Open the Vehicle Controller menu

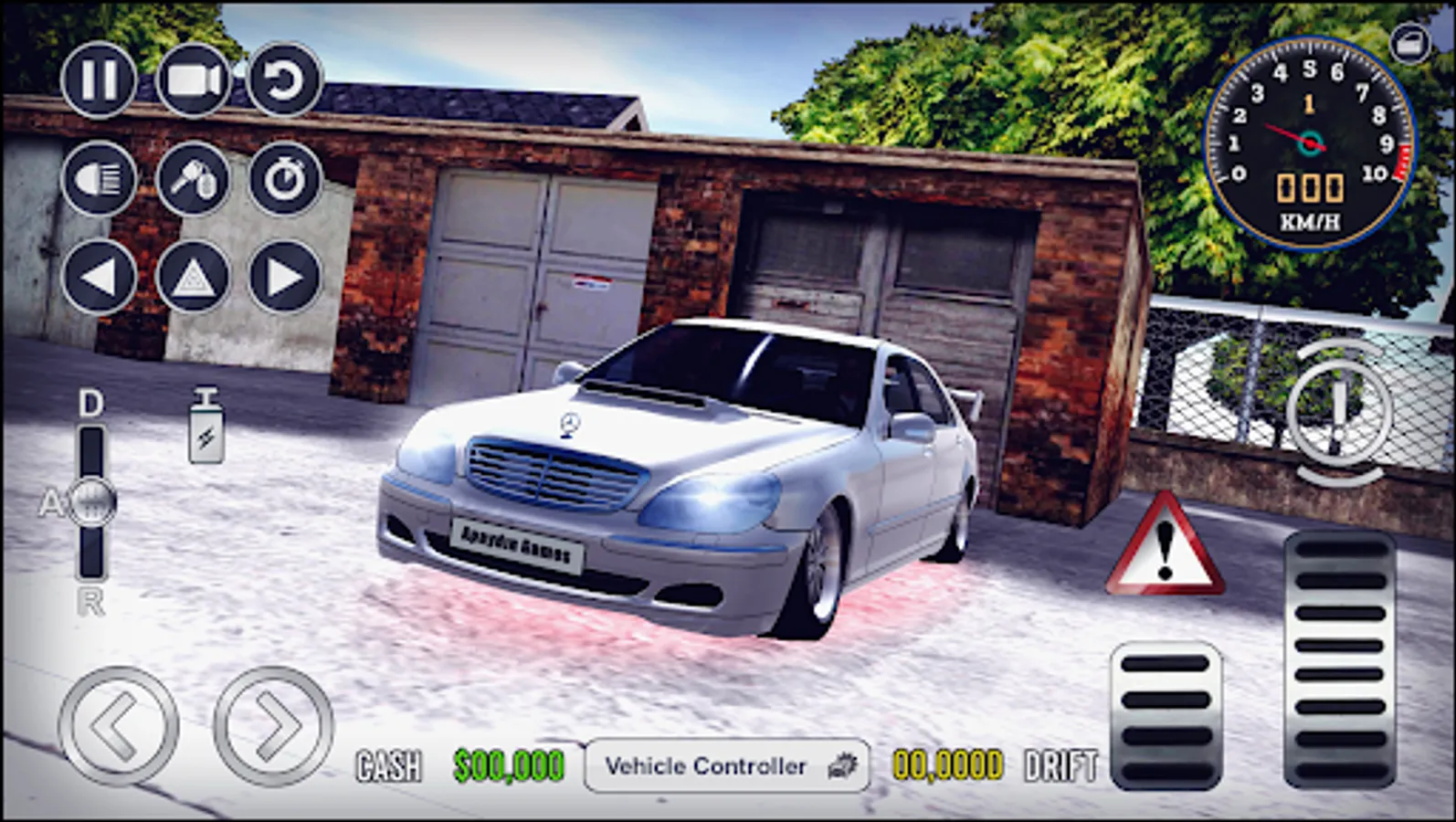point(727,765)
